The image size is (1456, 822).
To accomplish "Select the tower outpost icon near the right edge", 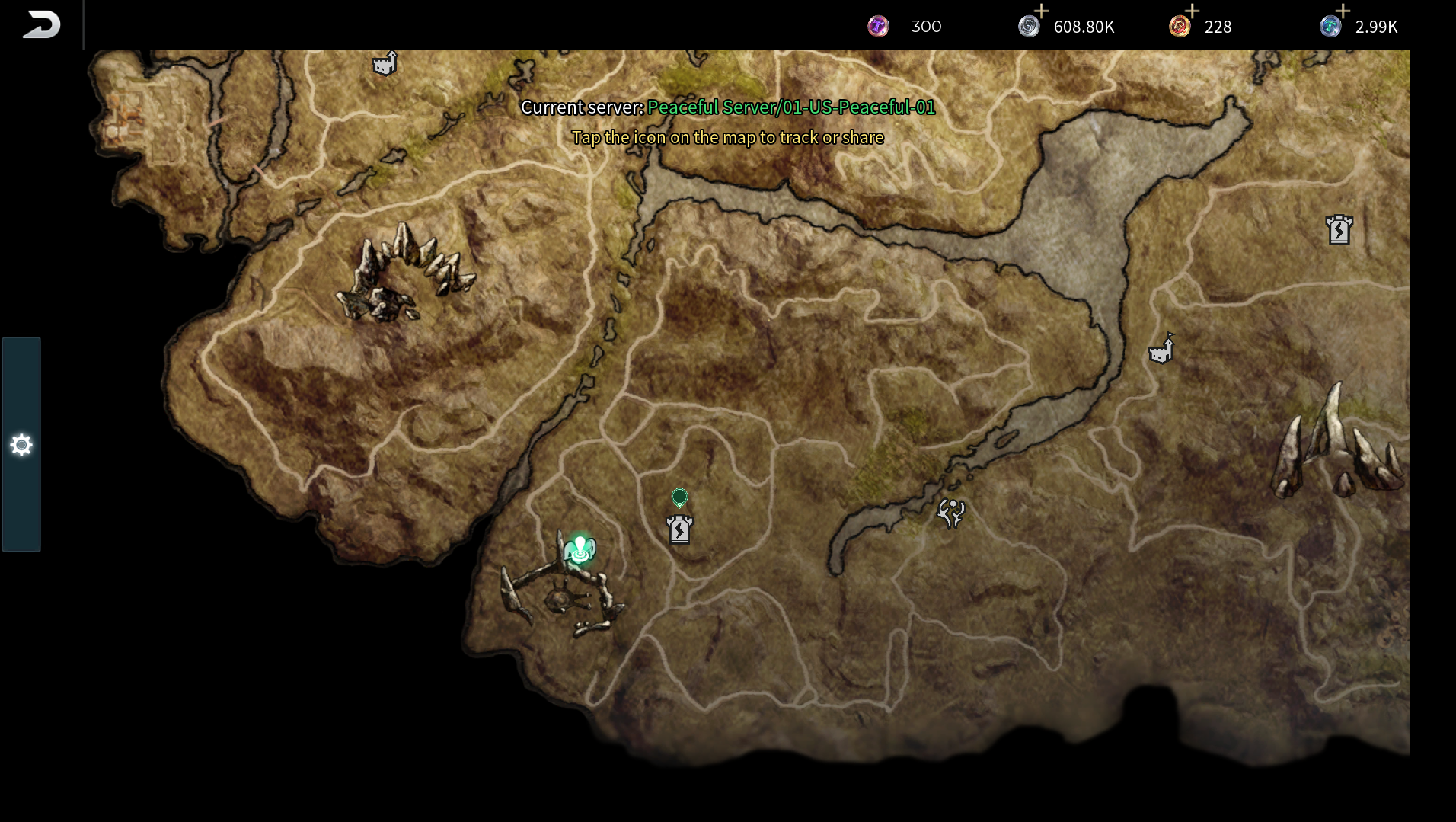I will 1341,230.
